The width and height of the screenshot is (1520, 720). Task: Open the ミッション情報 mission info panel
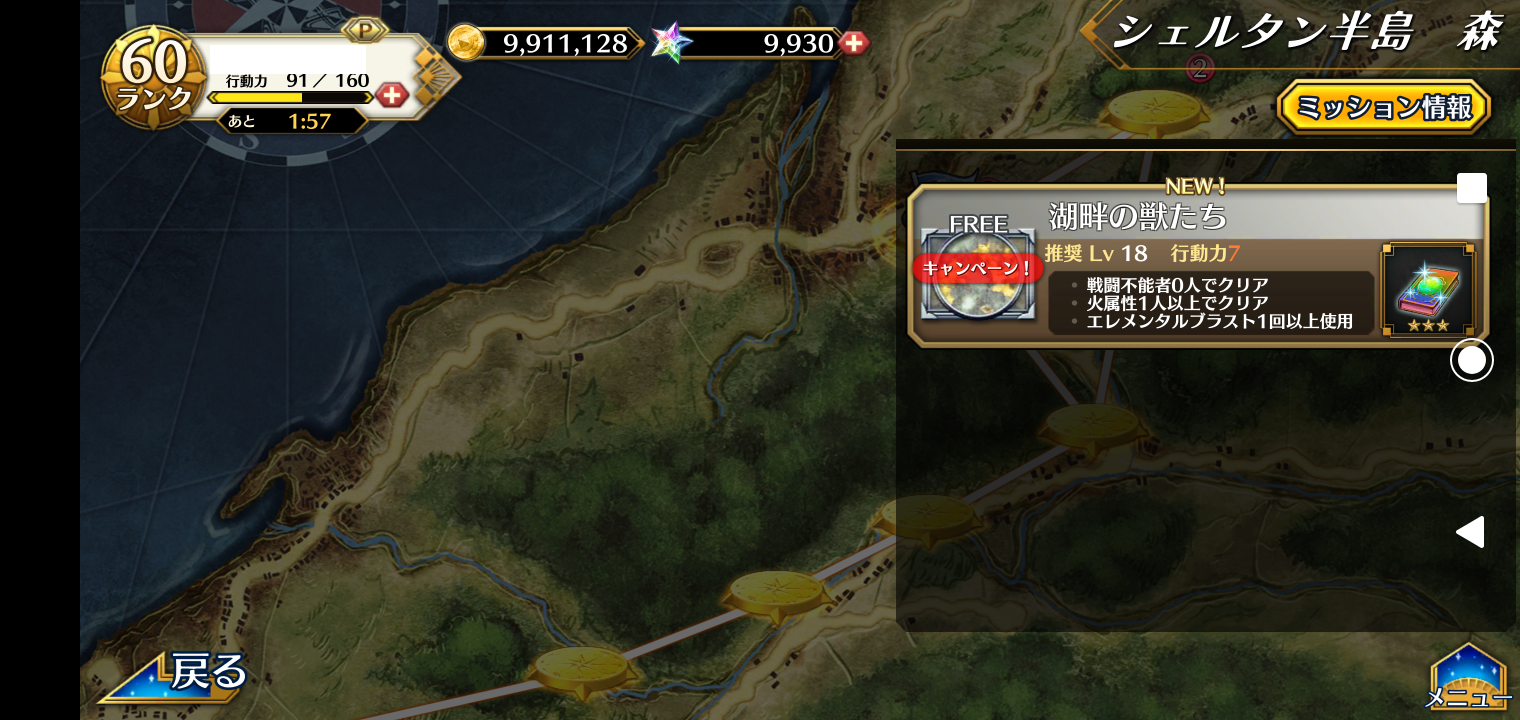tap(1383, 107)
